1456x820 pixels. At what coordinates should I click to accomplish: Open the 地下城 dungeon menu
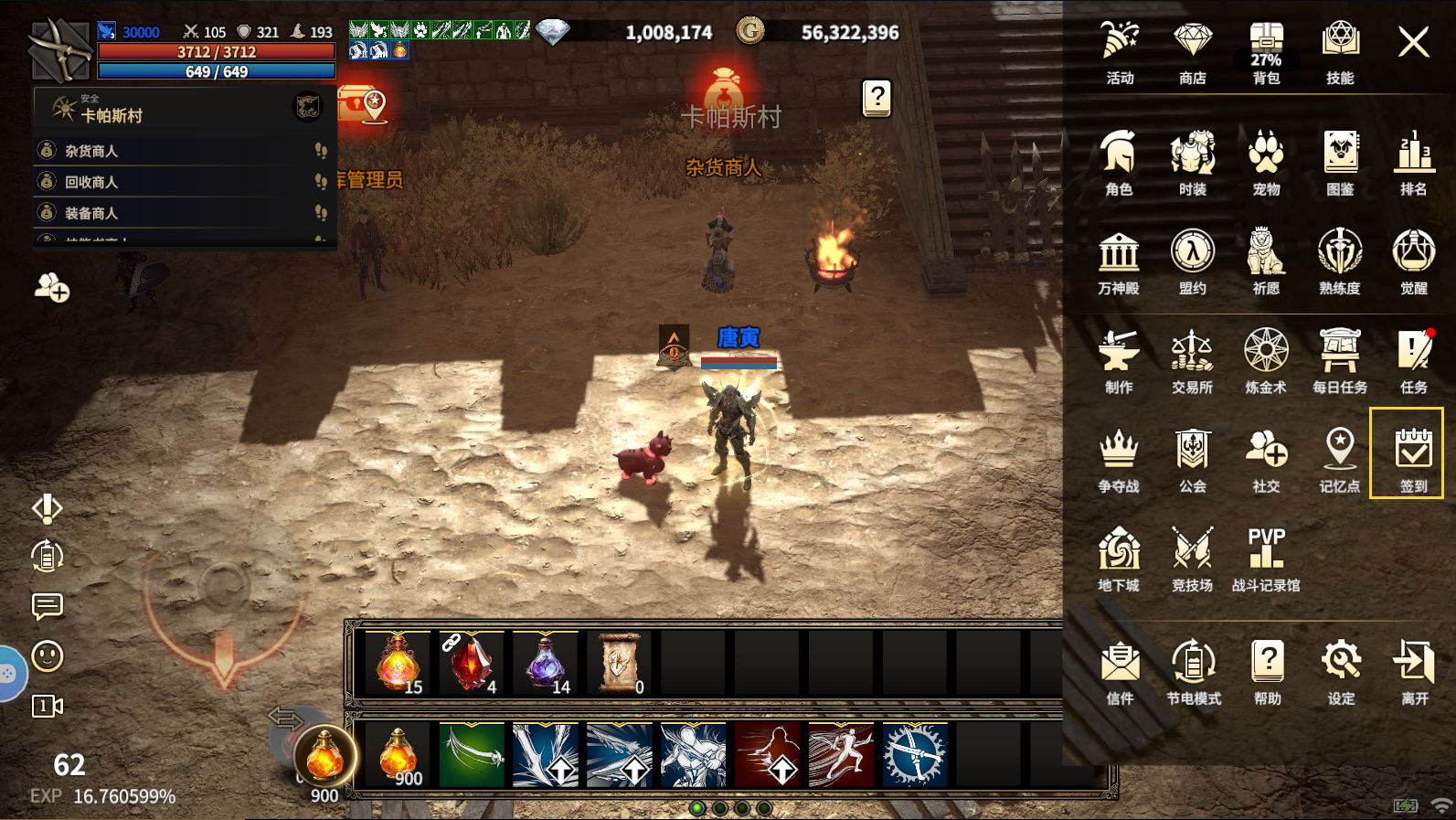point(1119,559)
